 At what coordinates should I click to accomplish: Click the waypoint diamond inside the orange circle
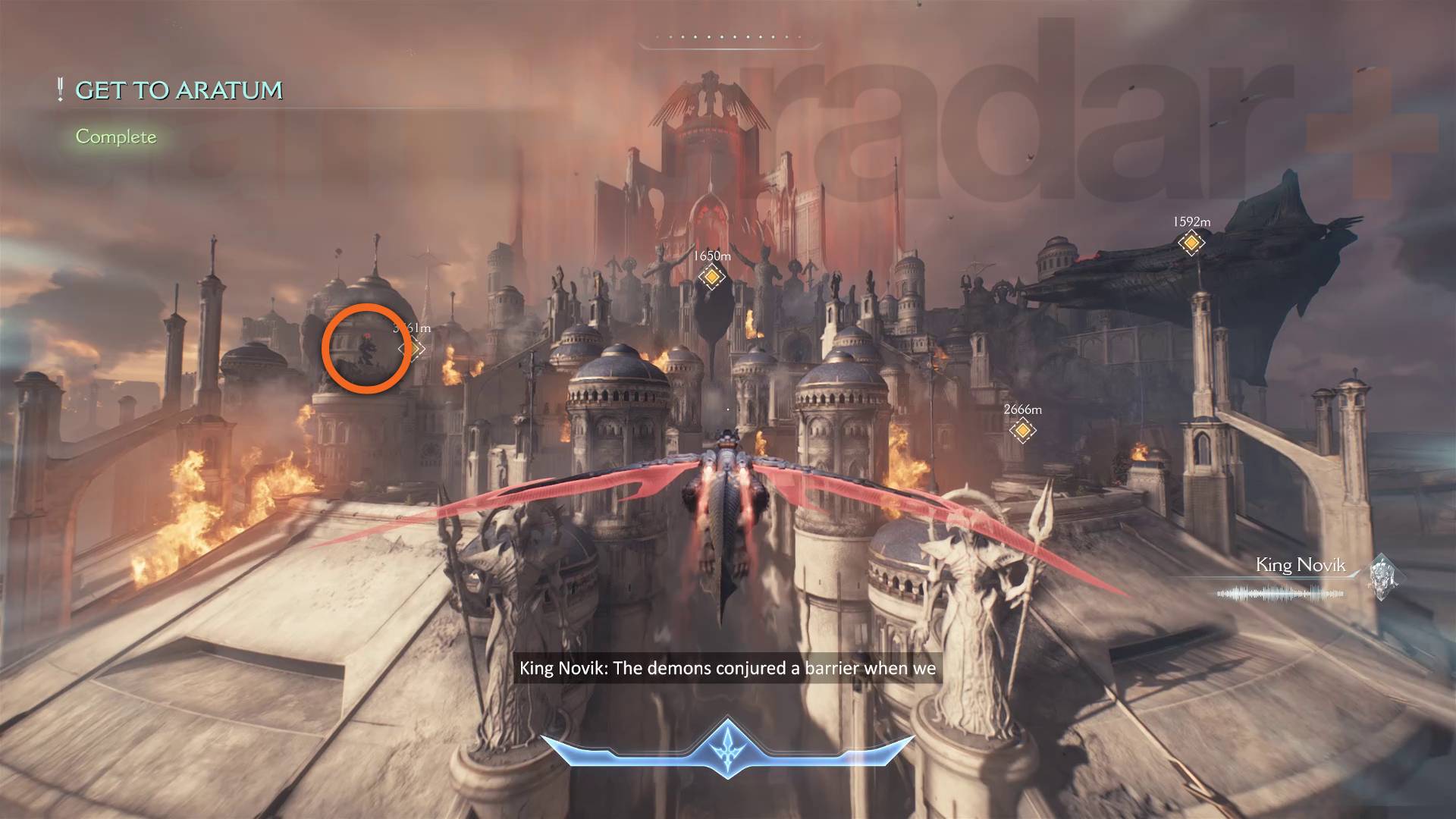(x=411, y=349)
